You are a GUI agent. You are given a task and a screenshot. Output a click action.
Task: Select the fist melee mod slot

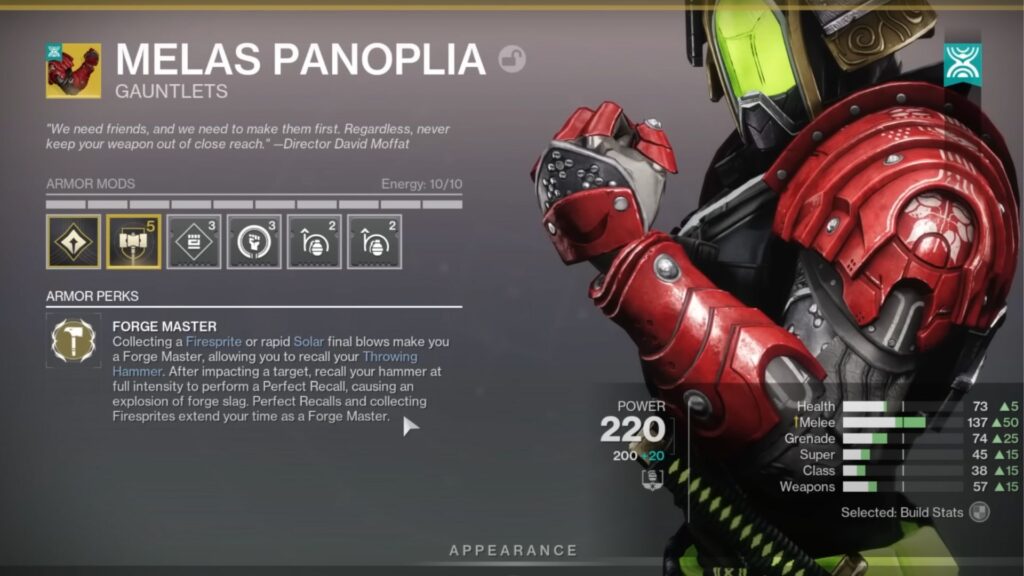click(253, 242)
